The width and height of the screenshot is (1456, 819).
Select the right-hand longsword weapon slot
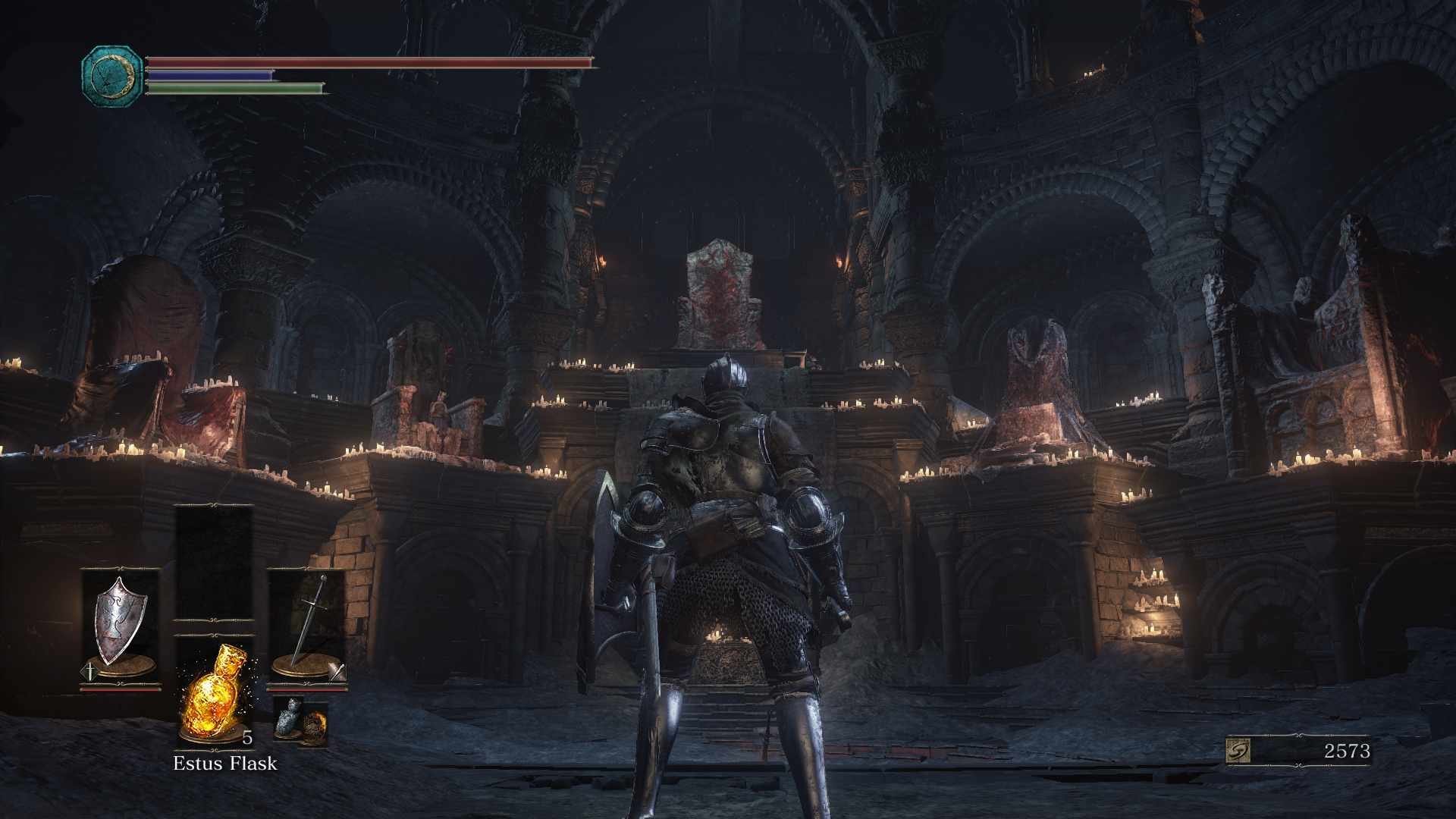[x=307, y=622]
